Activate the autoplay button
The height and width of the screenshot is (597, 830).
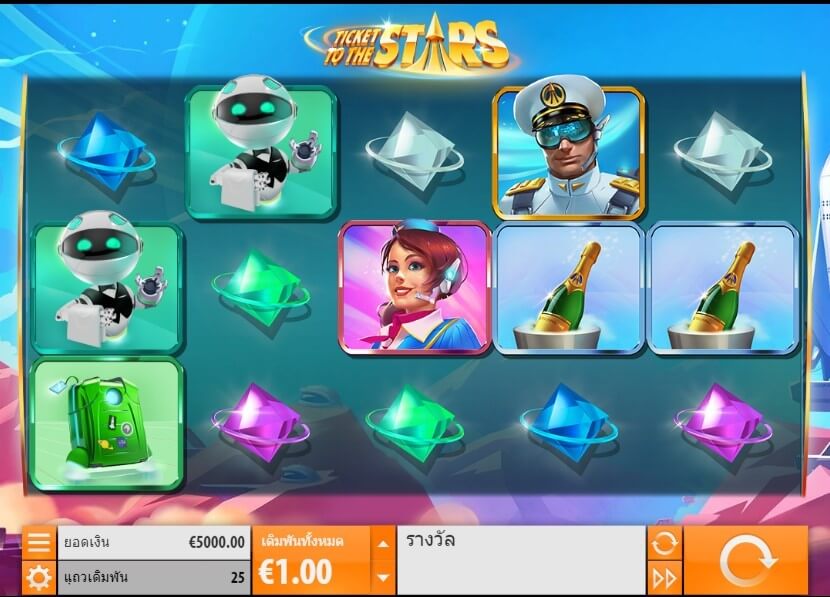pos(664,543)
